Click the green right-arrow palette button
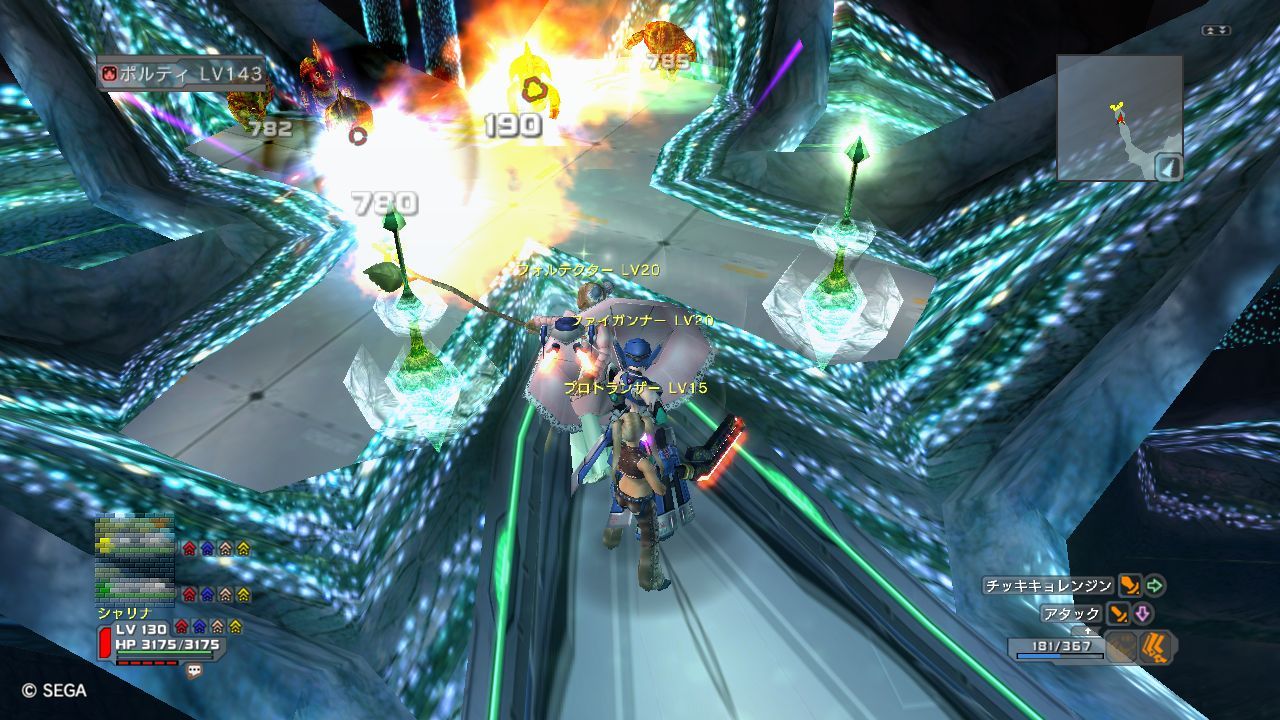Viewport: 1280px width, 720px height. coord(1156,586)
